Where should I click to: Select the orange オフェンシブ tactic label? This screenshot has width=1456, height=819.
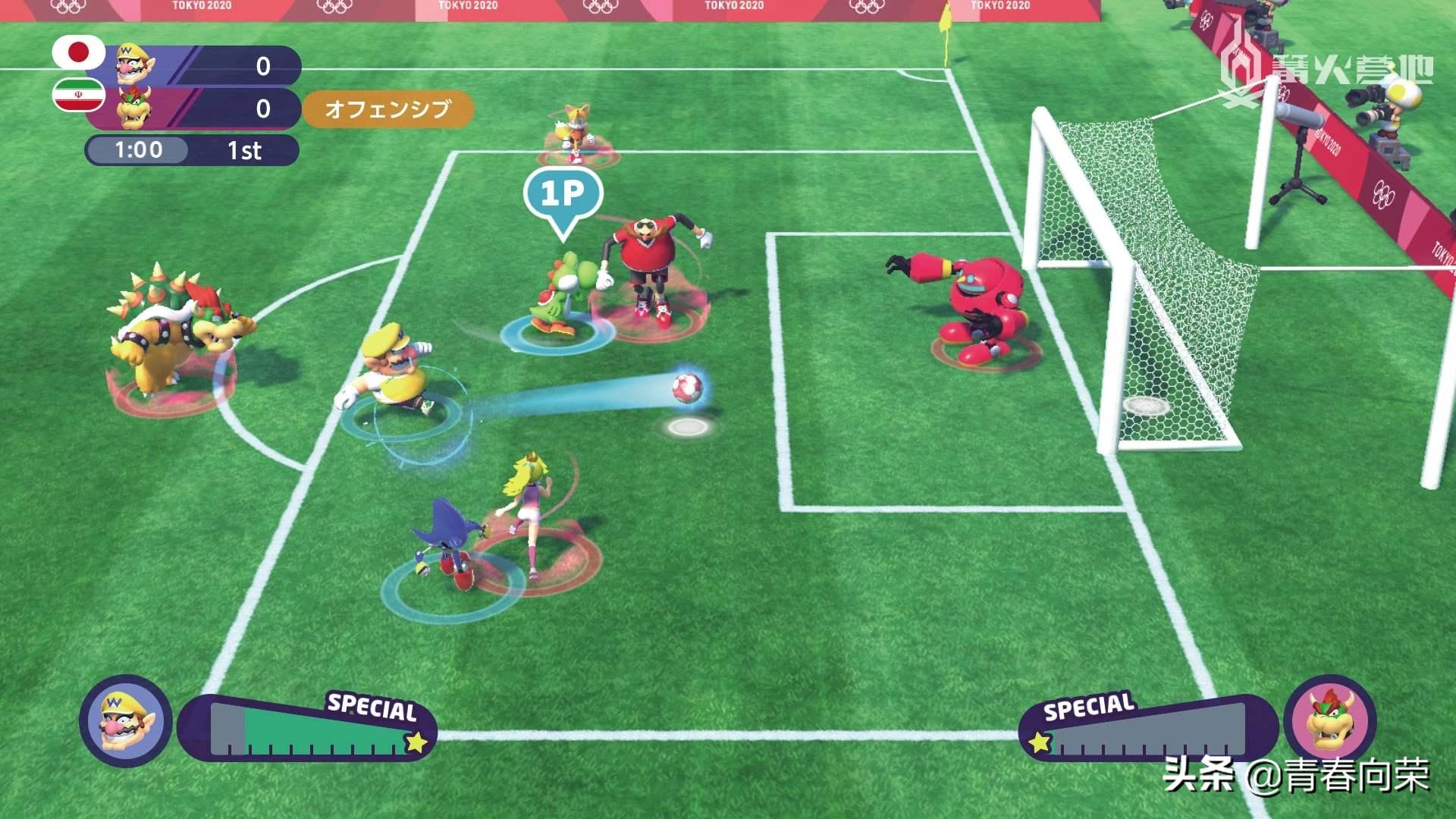(x=388, y=109)
